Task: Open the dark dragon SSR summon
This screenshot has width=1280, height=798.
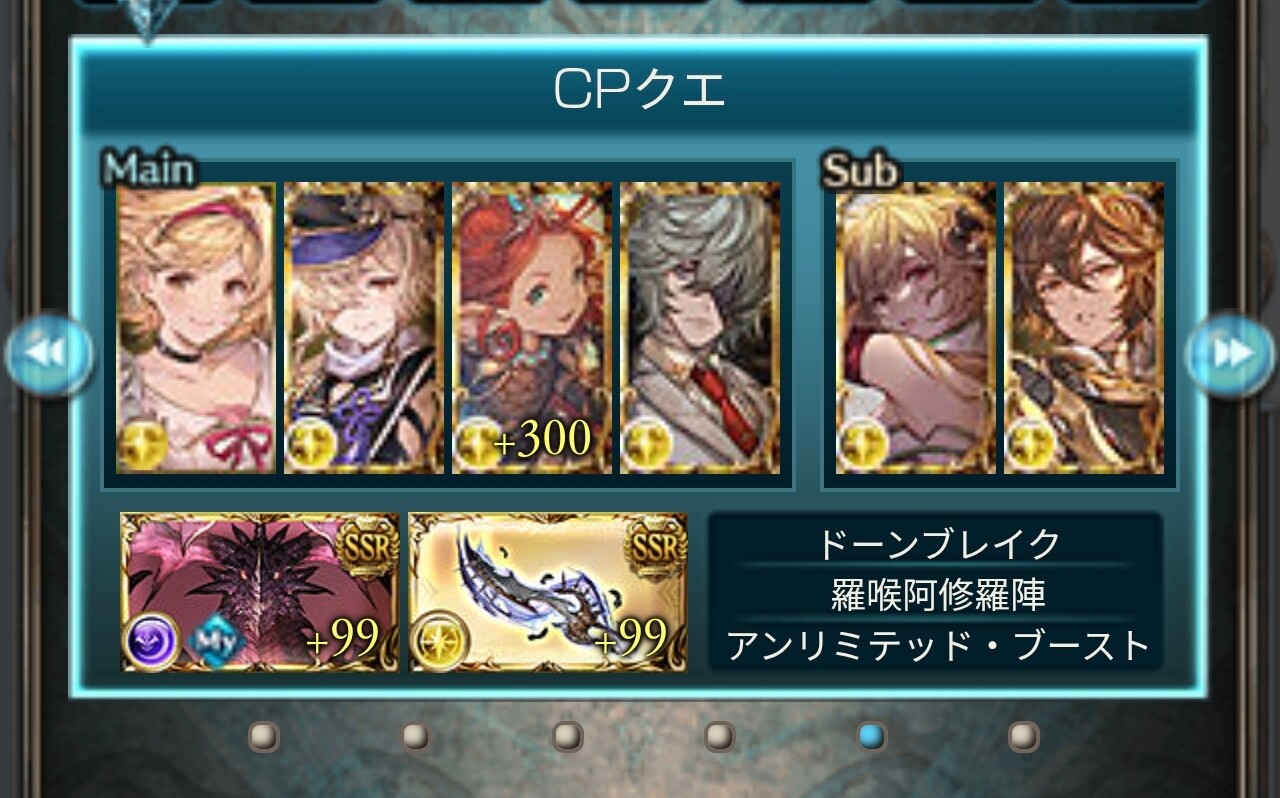Action: 259,592
